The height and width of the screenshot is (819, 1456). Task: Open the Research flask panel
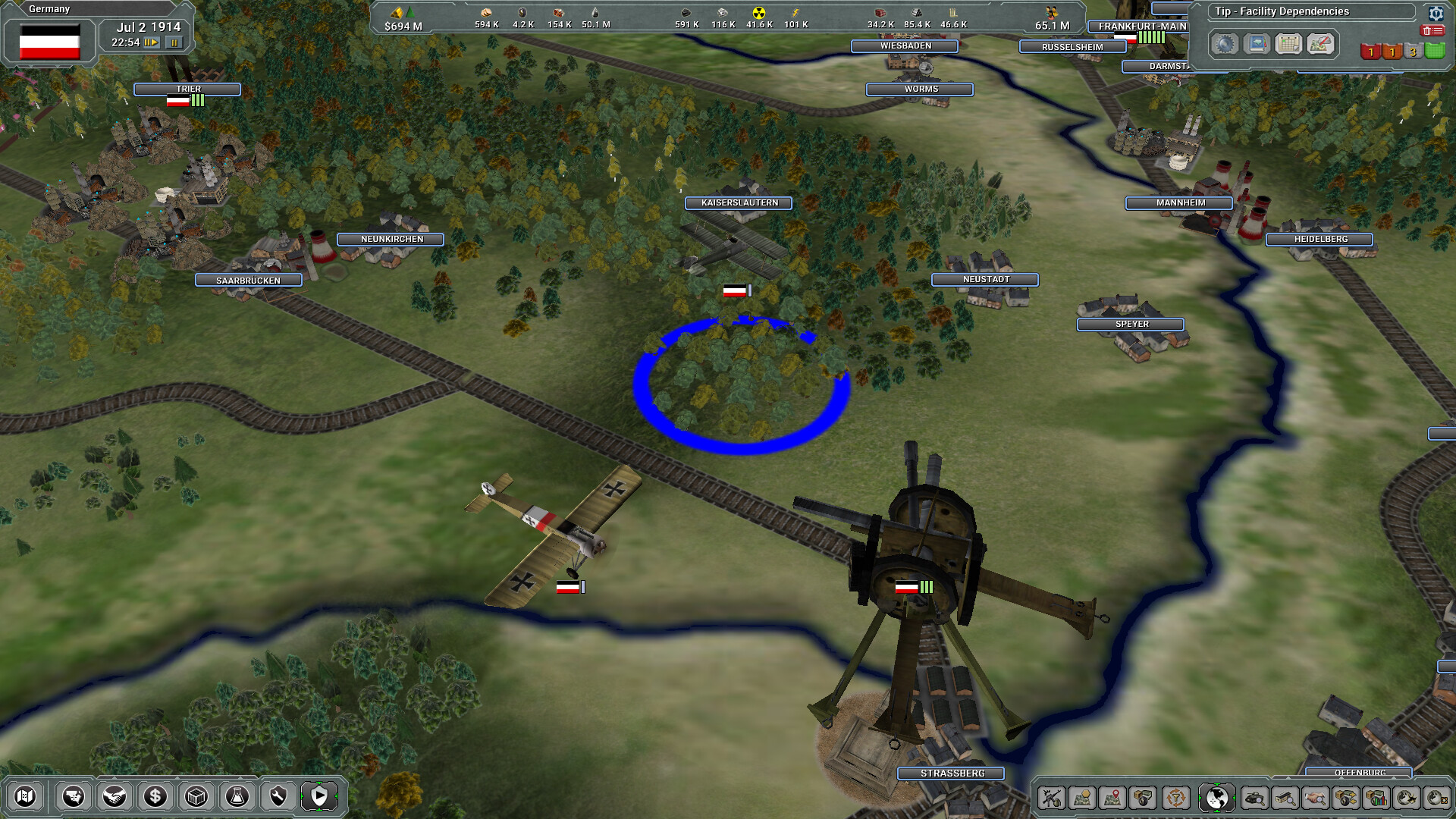(237, 796)
